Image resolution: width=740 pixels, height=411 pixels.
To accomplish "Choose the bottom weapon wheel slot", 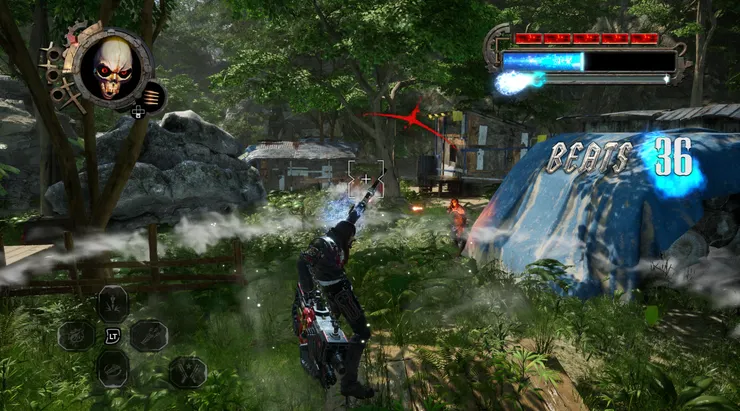I will (x=112, y=368).
